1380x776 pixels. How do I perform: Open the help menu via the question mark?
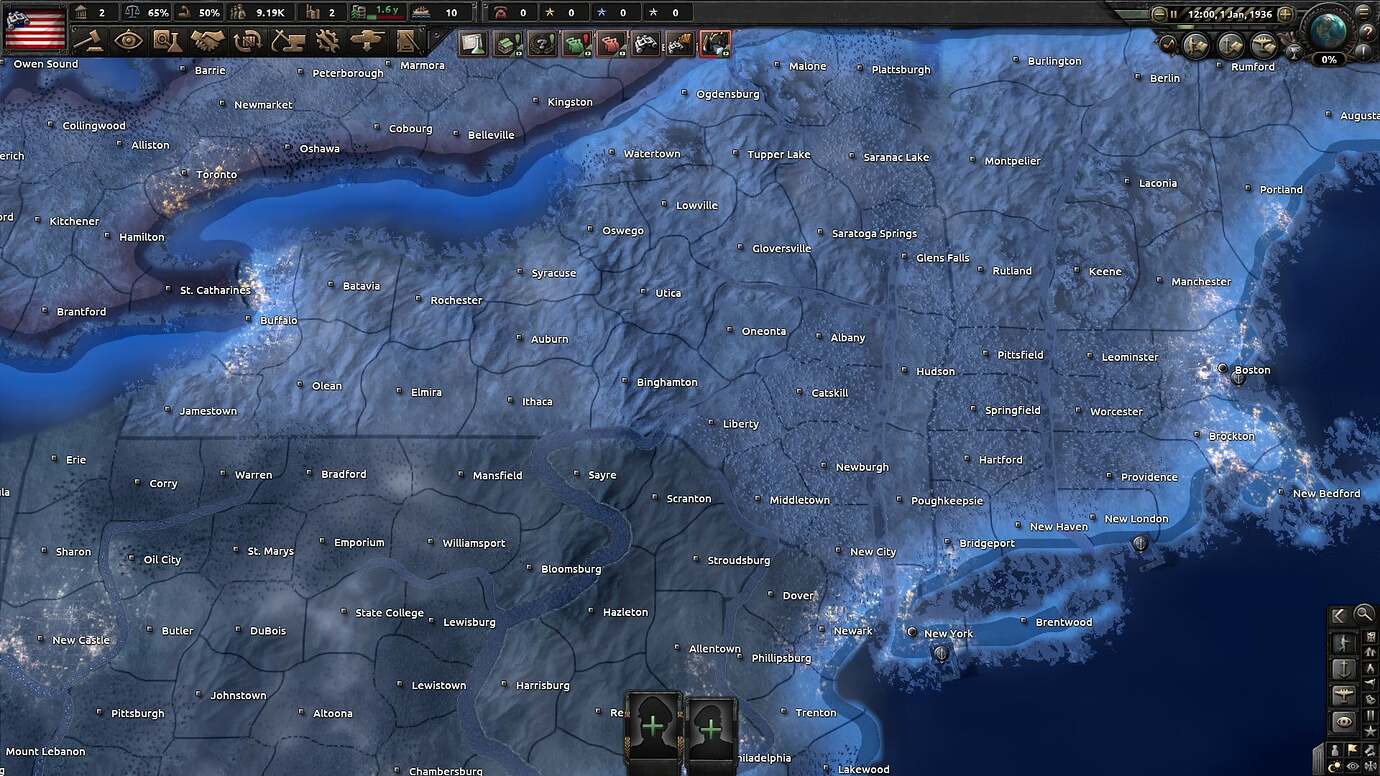pos(1367,31)
